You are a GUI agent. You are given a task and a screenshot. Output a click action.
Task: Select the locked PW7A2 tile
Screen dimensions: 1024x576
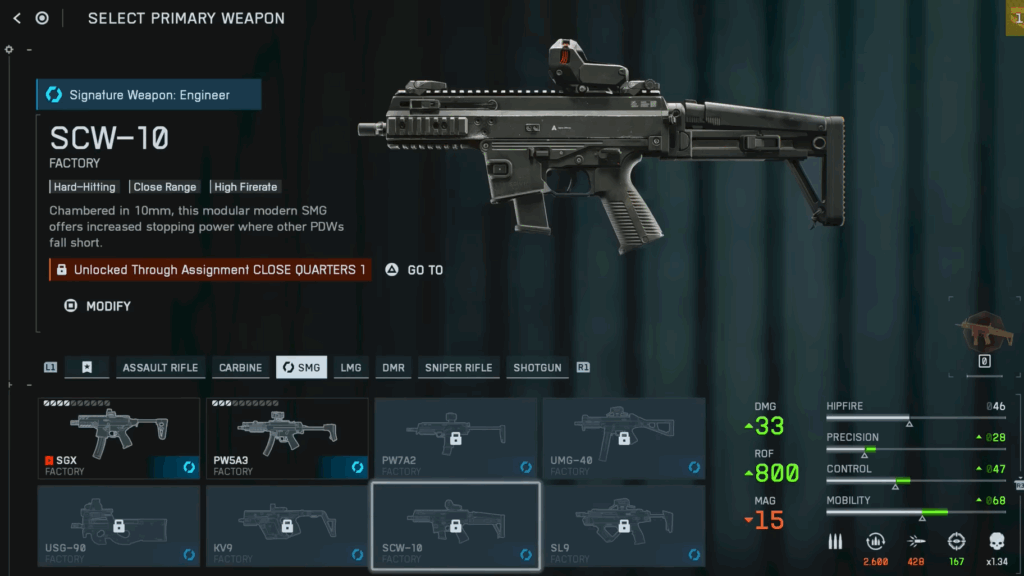tap(455, 437)
